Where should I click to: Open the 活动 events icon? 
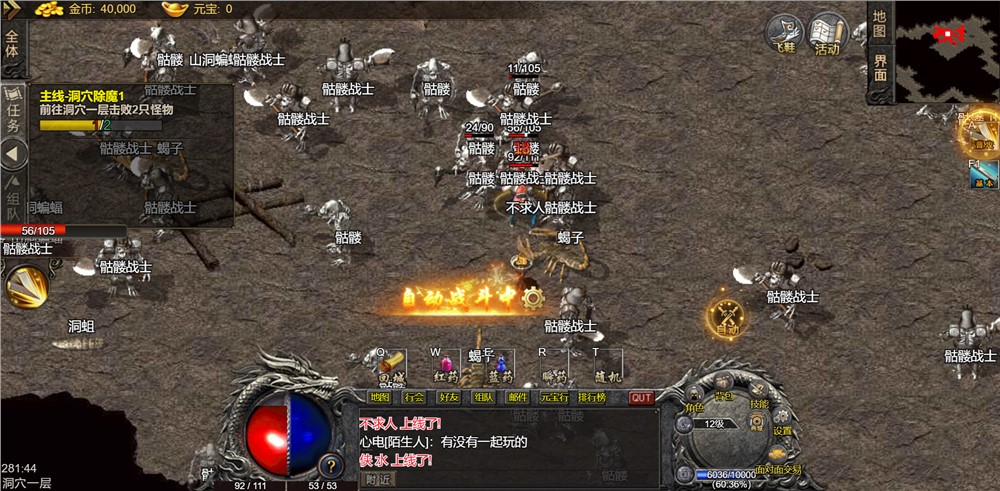coord(827,35)
